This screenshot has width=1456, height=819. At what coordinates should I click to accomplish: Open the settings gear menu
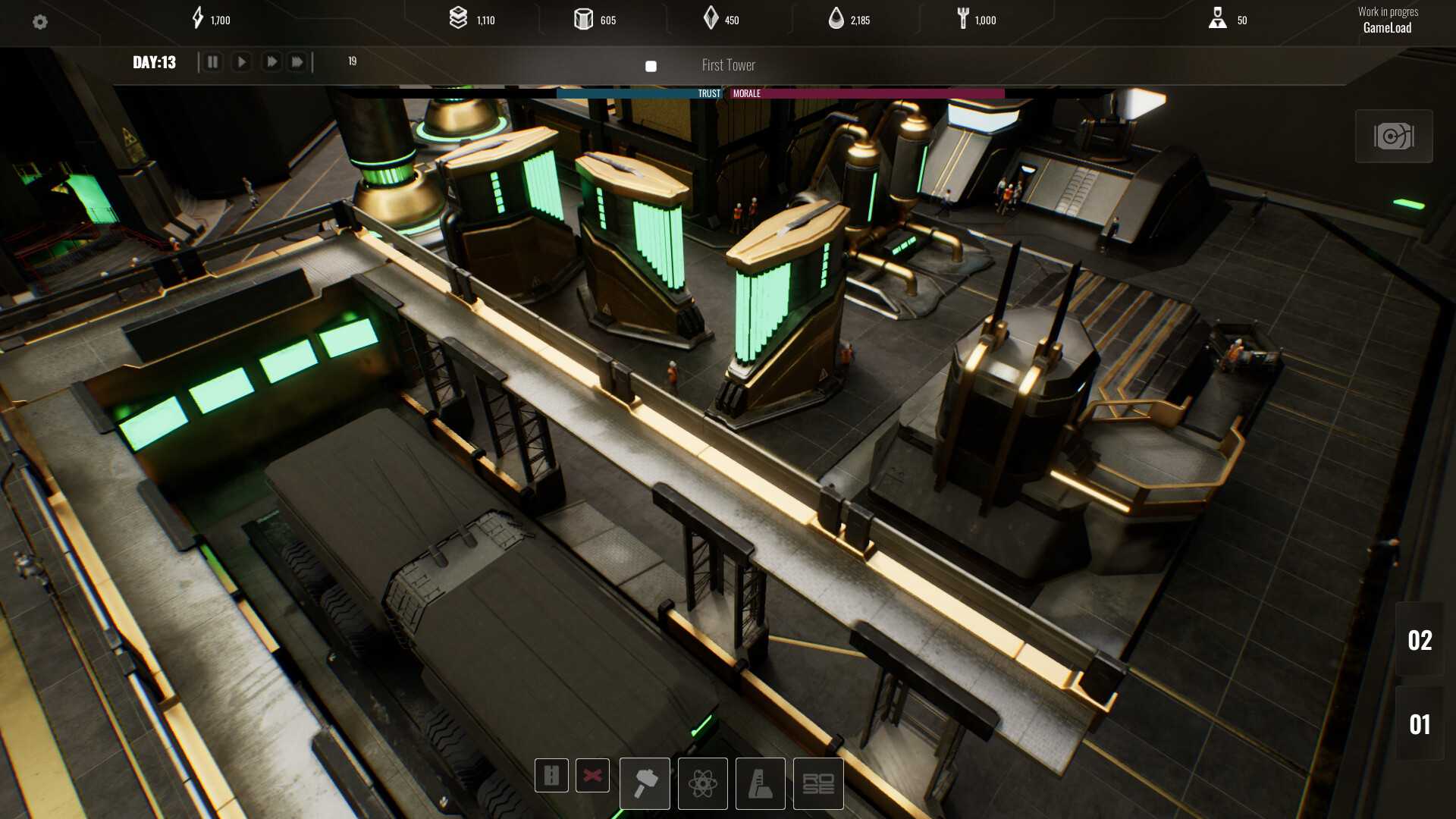click(x=41, y=22)
